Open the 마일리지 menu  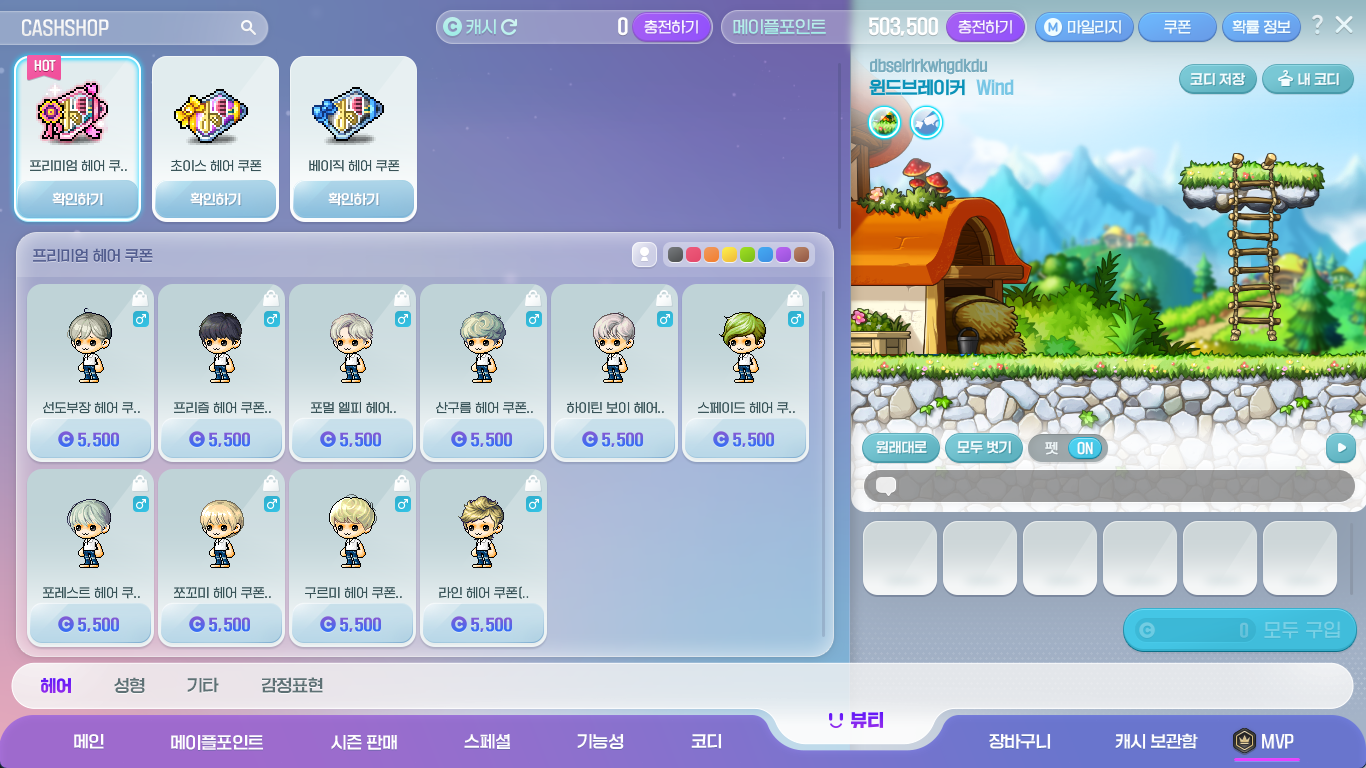[1084, 27]
